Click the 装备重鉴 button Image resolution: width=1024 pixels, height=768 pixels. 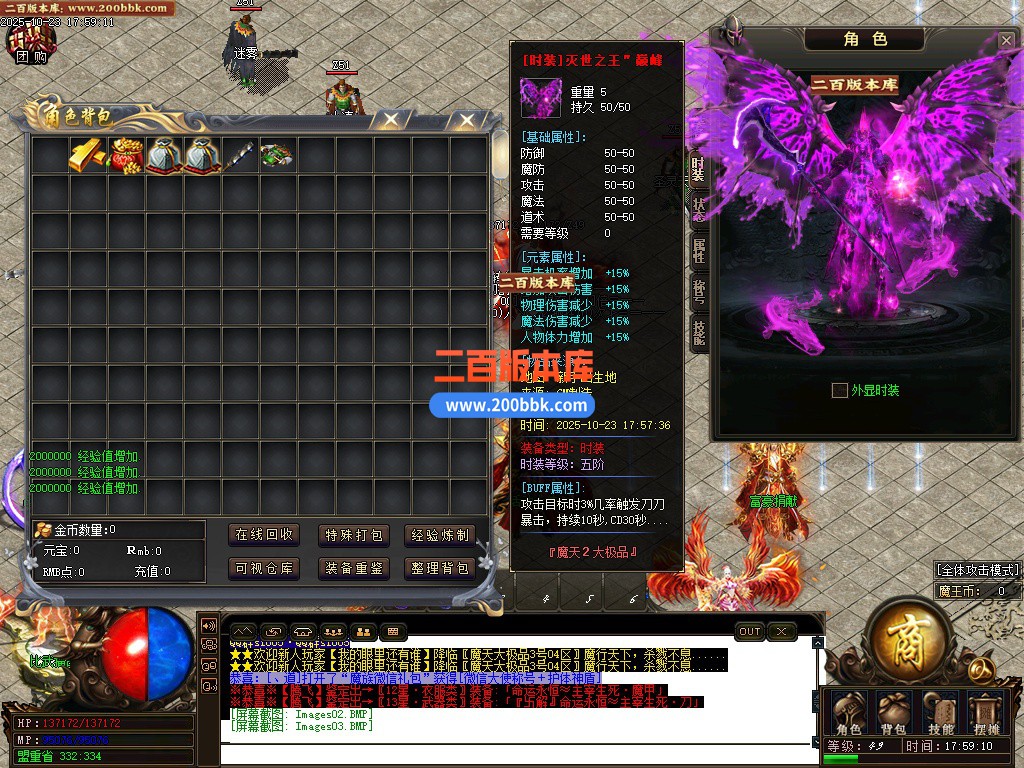click(x=353, y=568)
